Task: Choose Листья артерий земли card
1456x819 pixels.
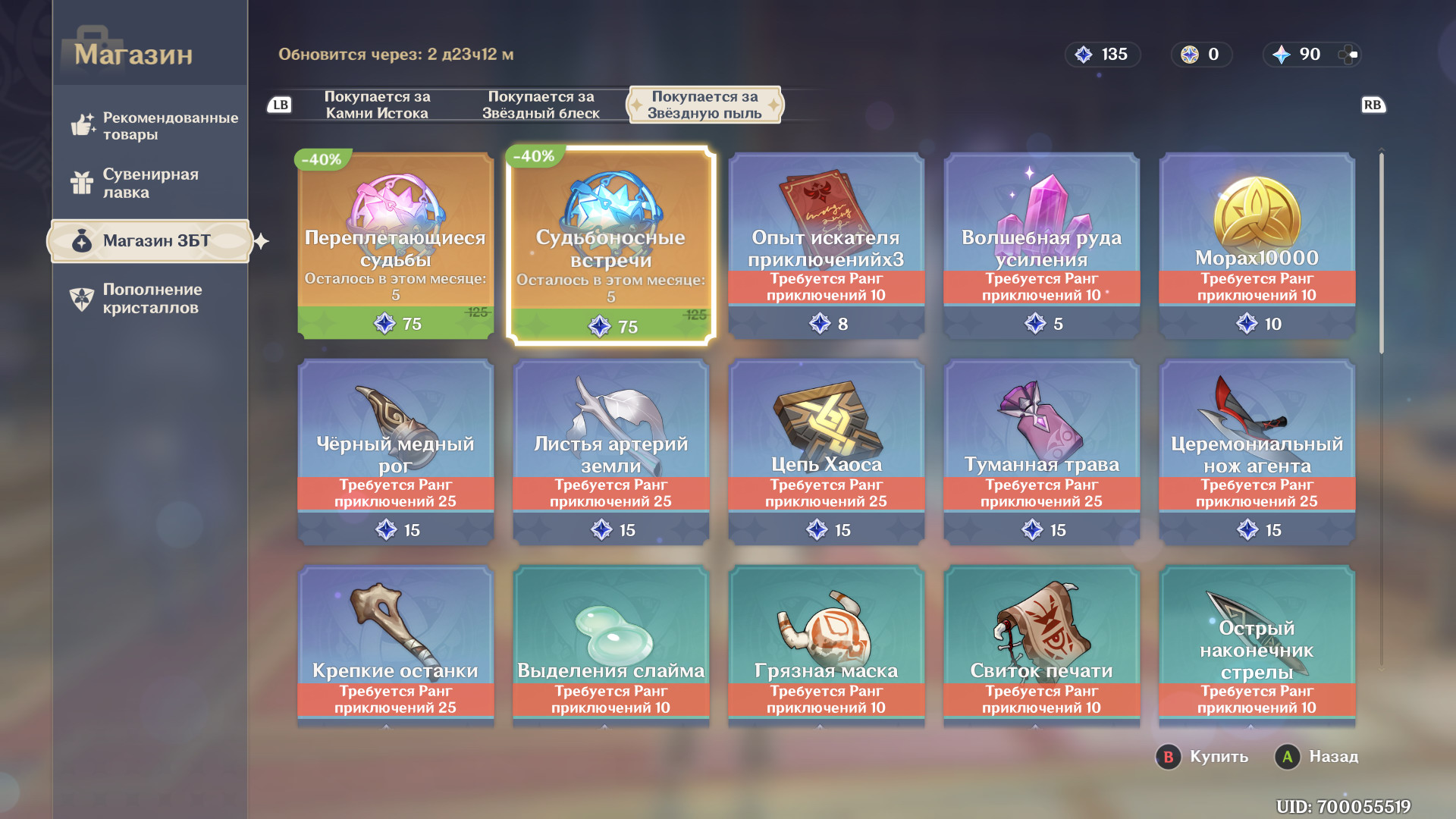Action: click(x=610, y=451)
